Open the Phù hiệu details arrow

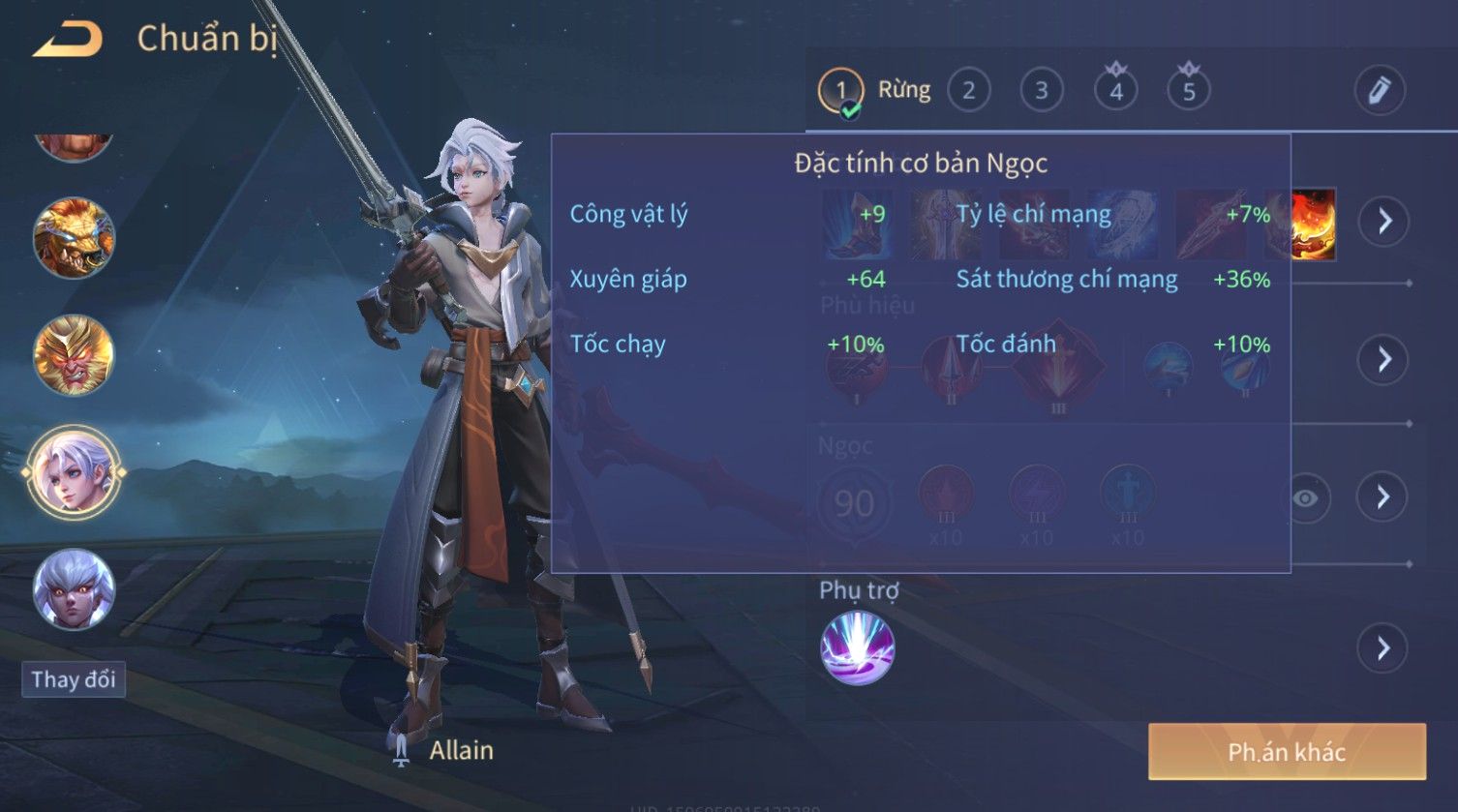(x=1382, y=359)
